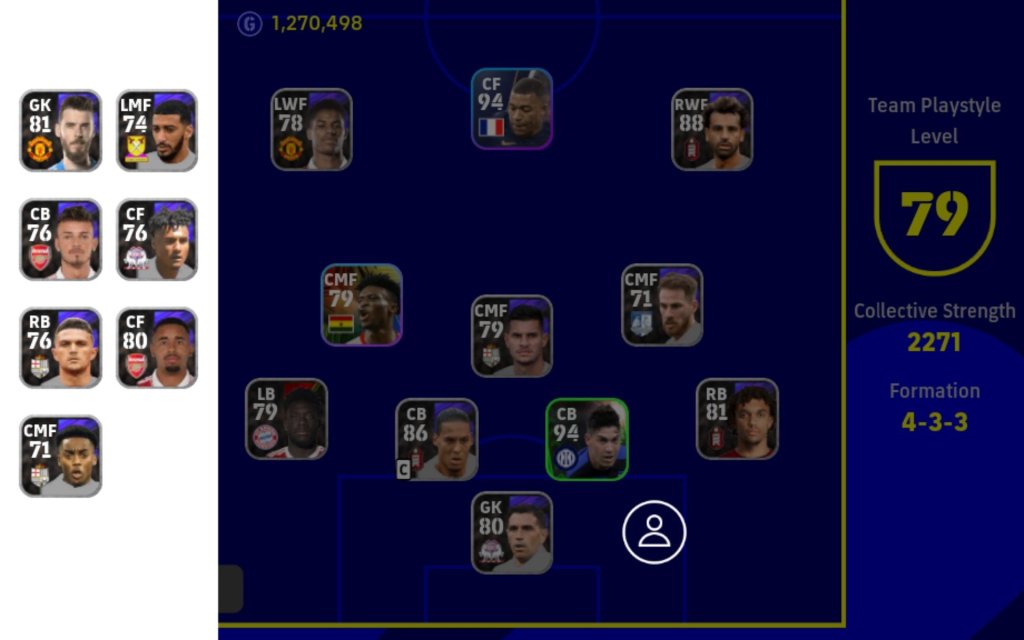Pick the CMF 79 card with Ghana flag
The height and width of the screenshot is (640, 1024).
362,305
